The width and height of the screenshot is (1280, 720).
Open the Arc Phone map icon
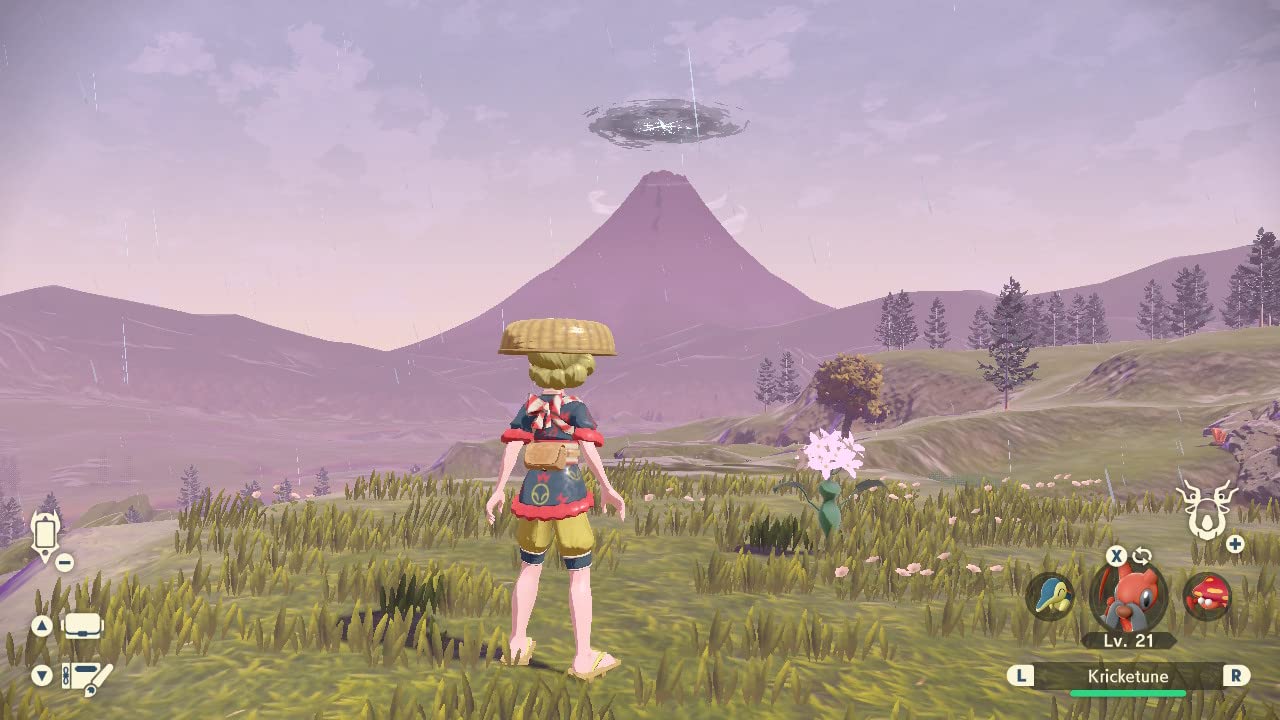click(x=45, y=533)
